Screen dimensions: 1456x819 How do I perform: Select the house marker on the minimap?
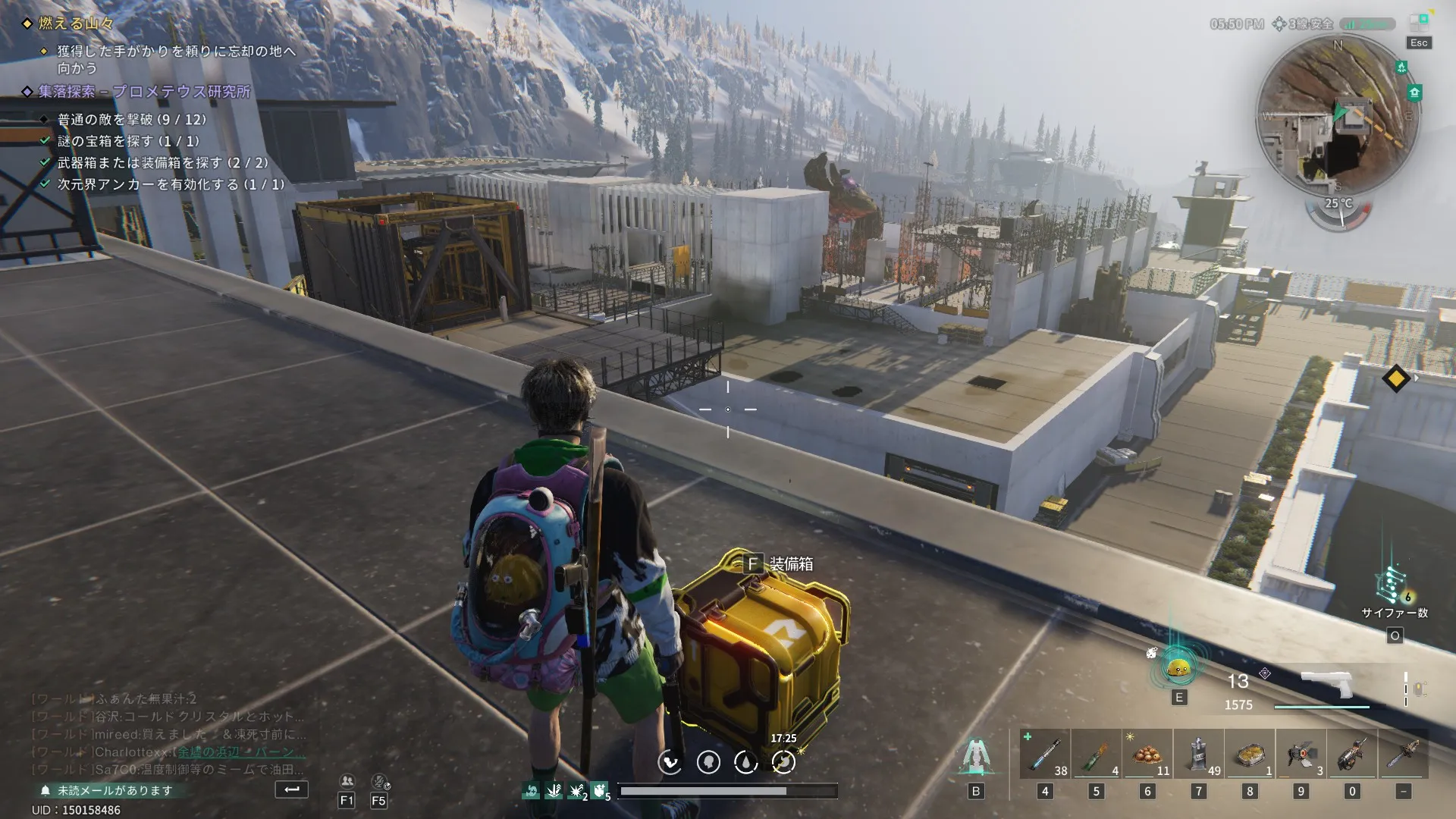[x=1414, y=93]
